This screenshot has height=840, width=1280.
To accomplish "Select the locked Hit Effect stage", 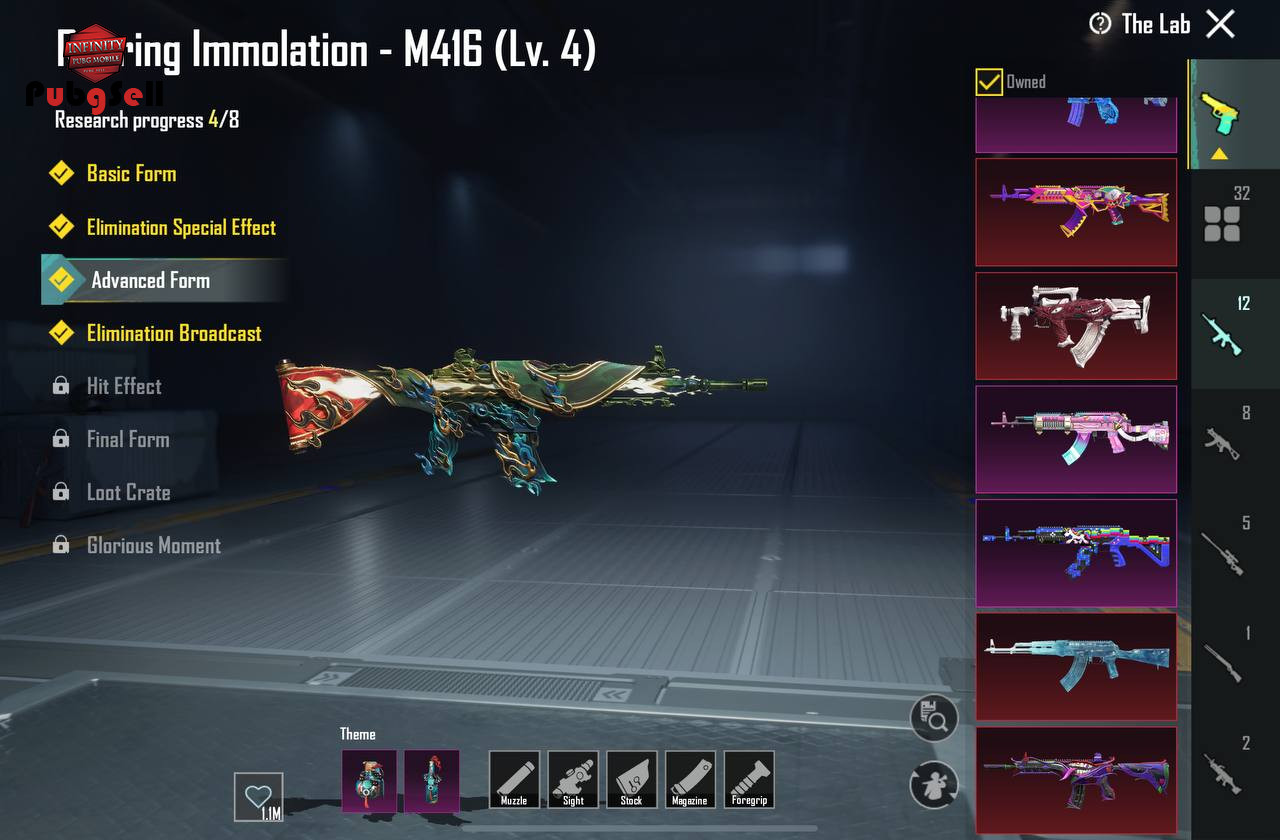I will [123, 386].
